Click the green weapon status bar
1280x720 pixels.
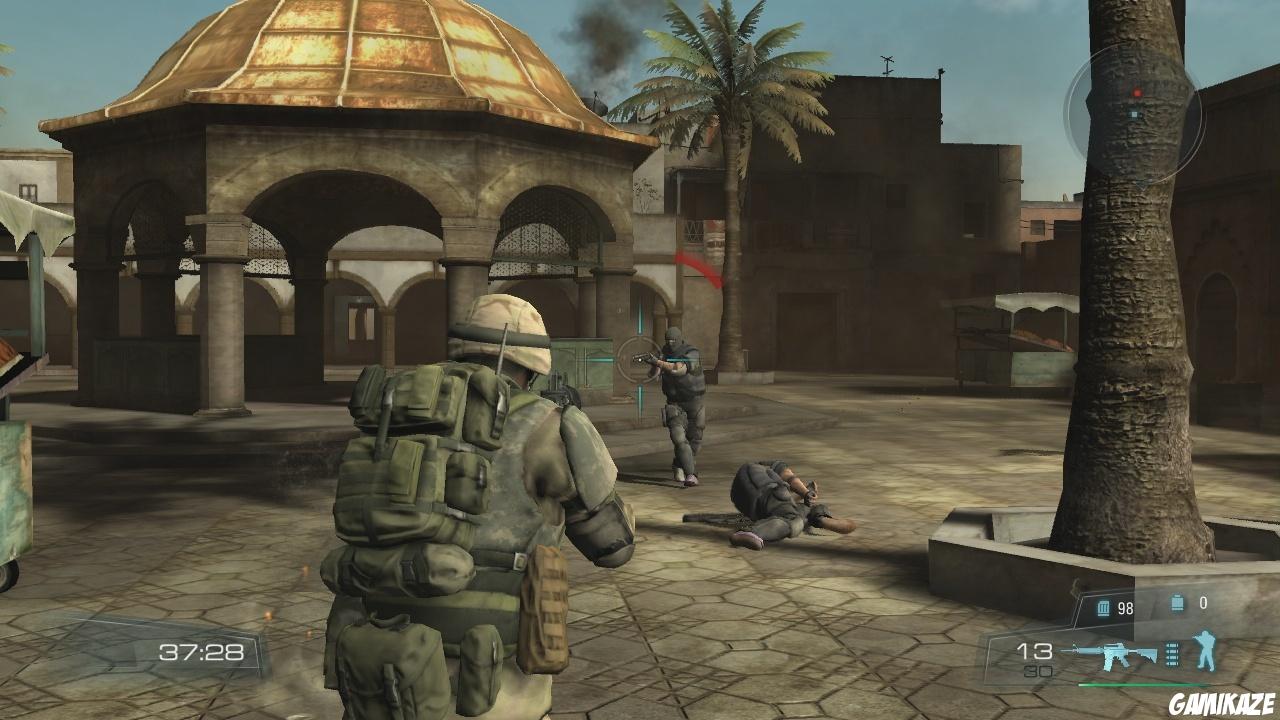(1140, 685)
